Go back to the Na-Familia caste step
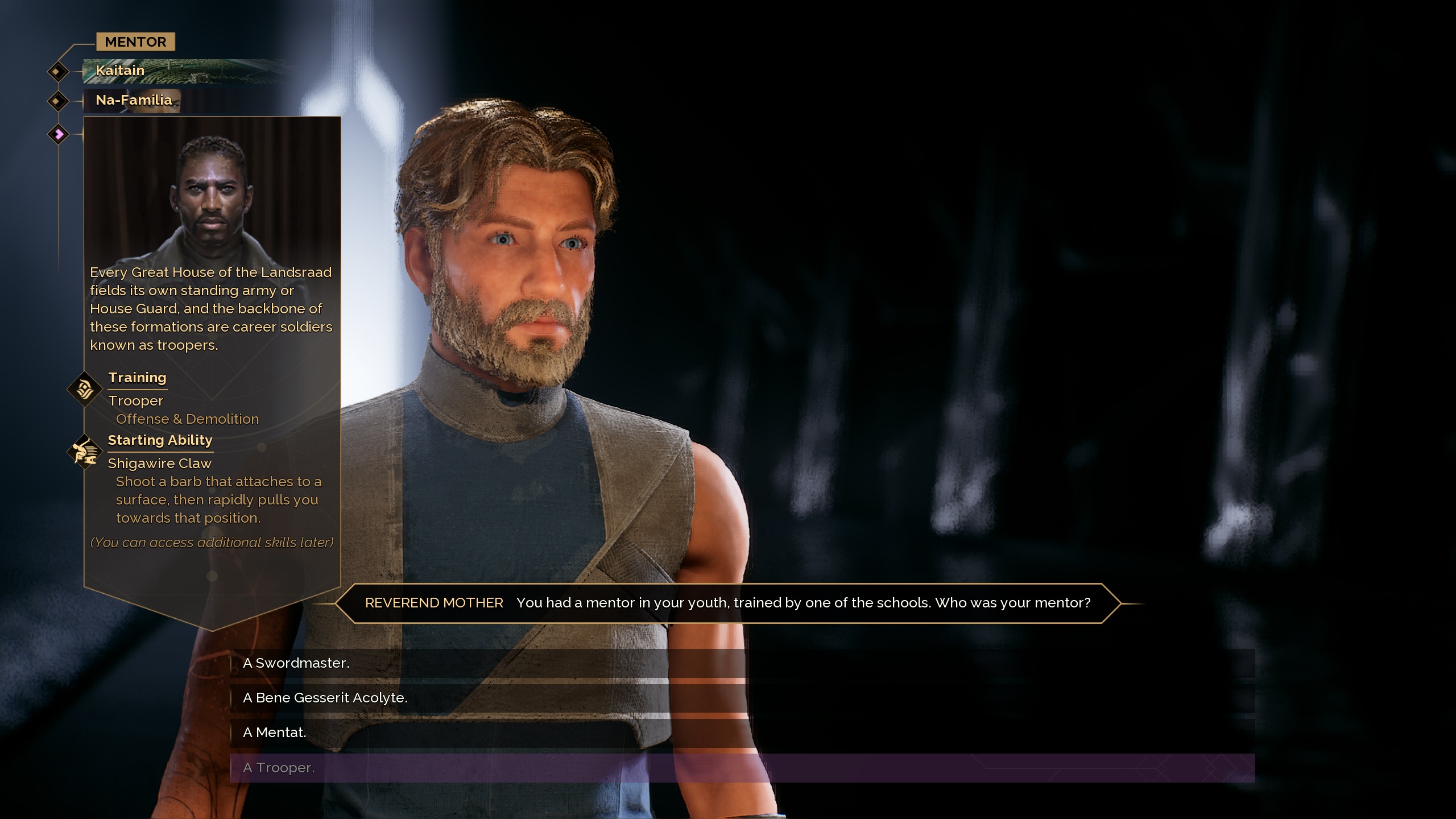Image resolution: width=1456 pixels, height=819 pixels. 134,100
